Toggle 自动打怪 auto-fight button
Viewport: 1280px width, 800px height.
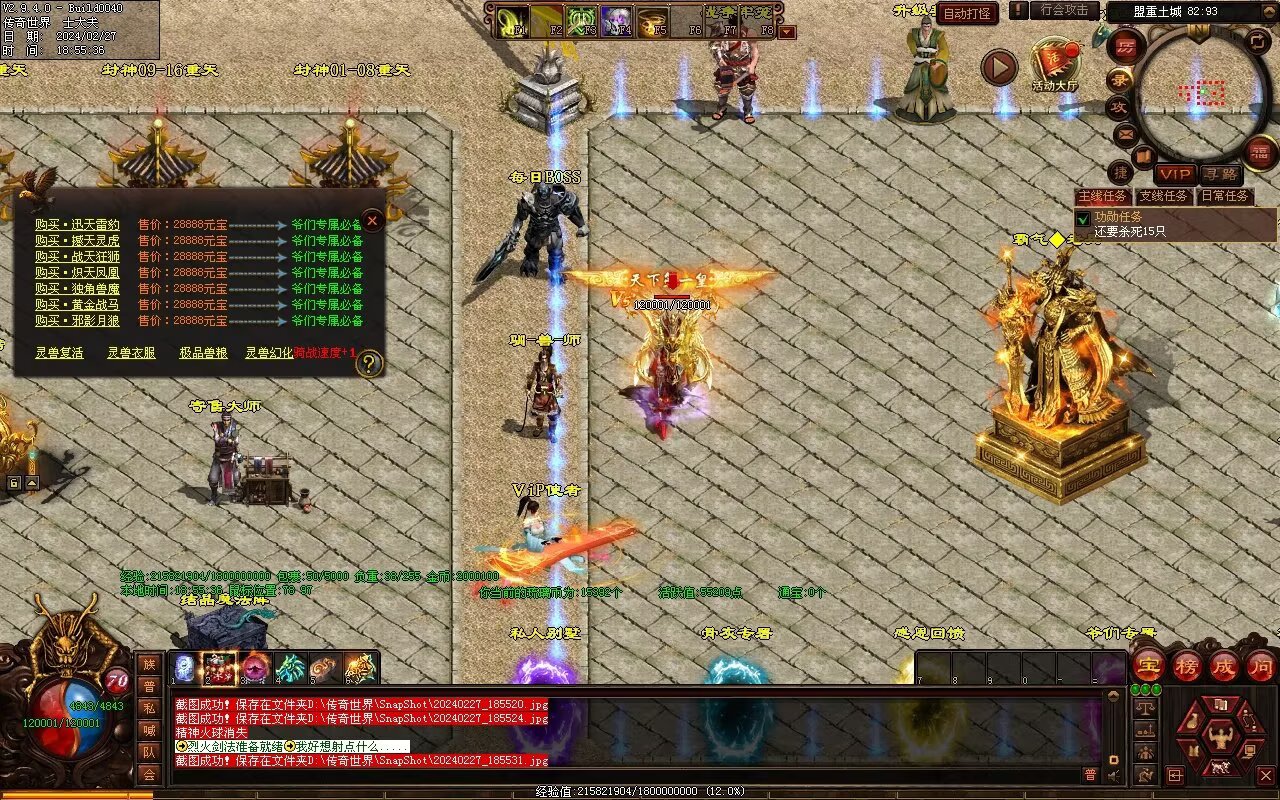point(967,13)
